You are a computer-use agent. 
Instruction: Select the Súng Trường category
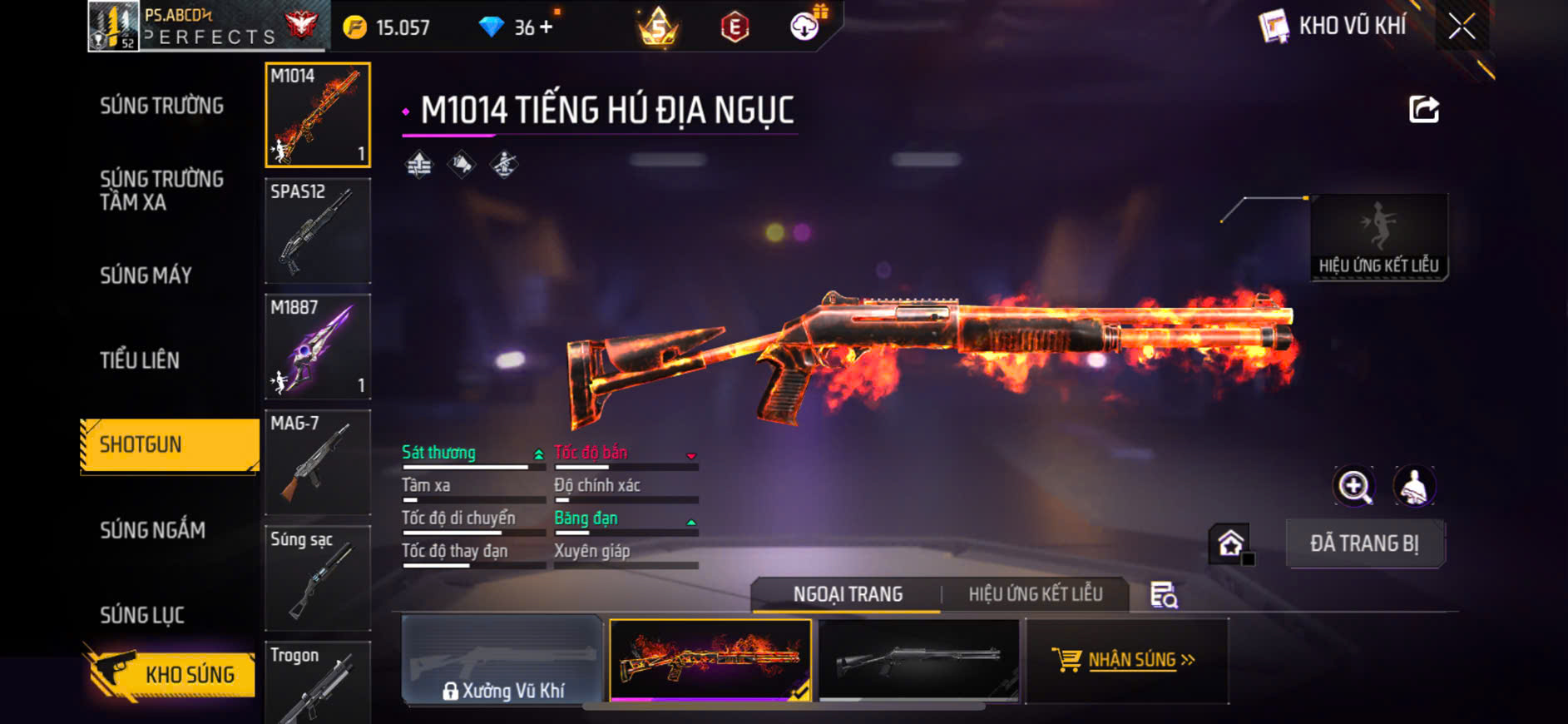[x=162, y=106]
